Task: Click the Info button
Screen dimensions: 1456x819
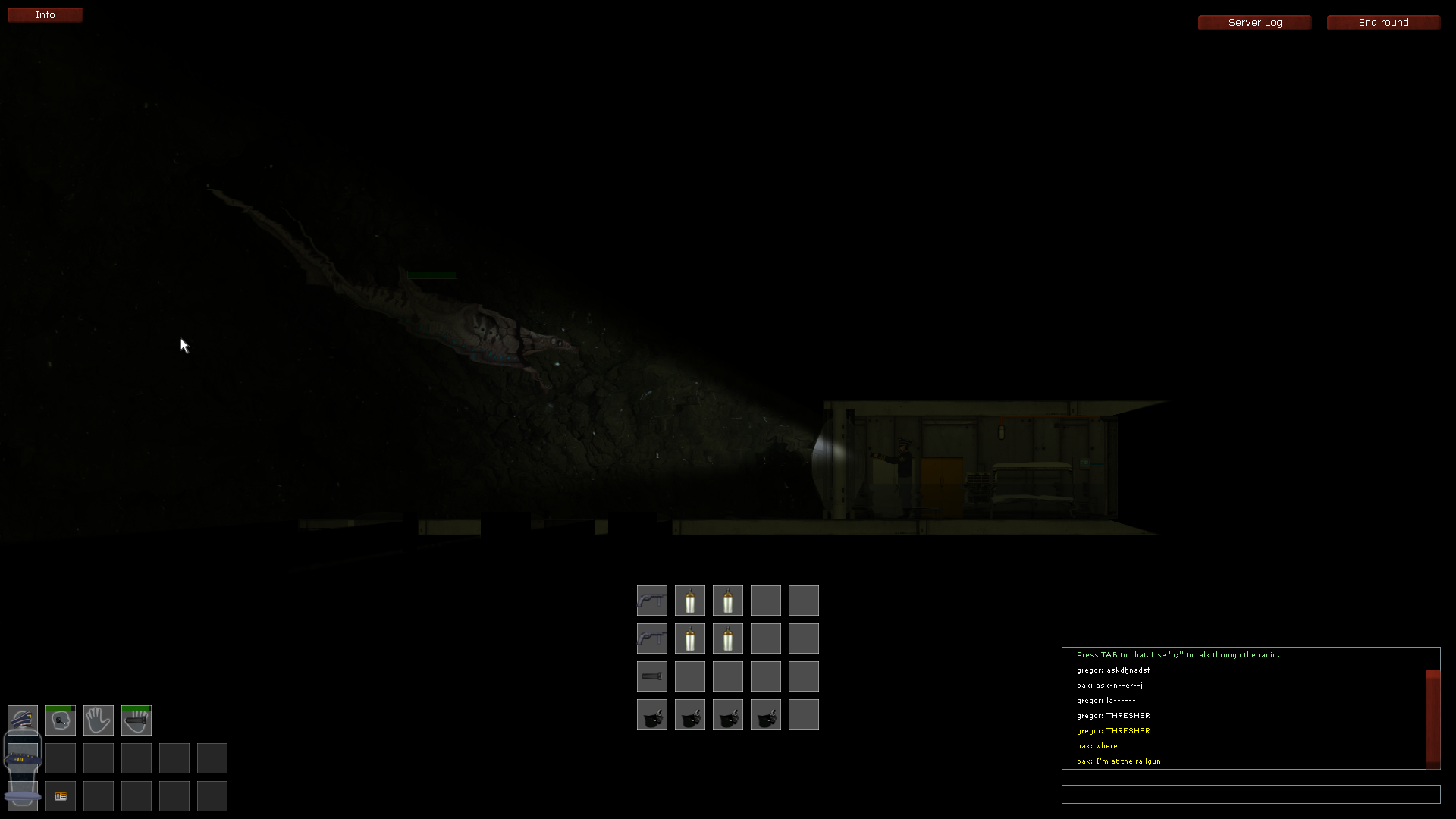Action: tap(45, 14)
